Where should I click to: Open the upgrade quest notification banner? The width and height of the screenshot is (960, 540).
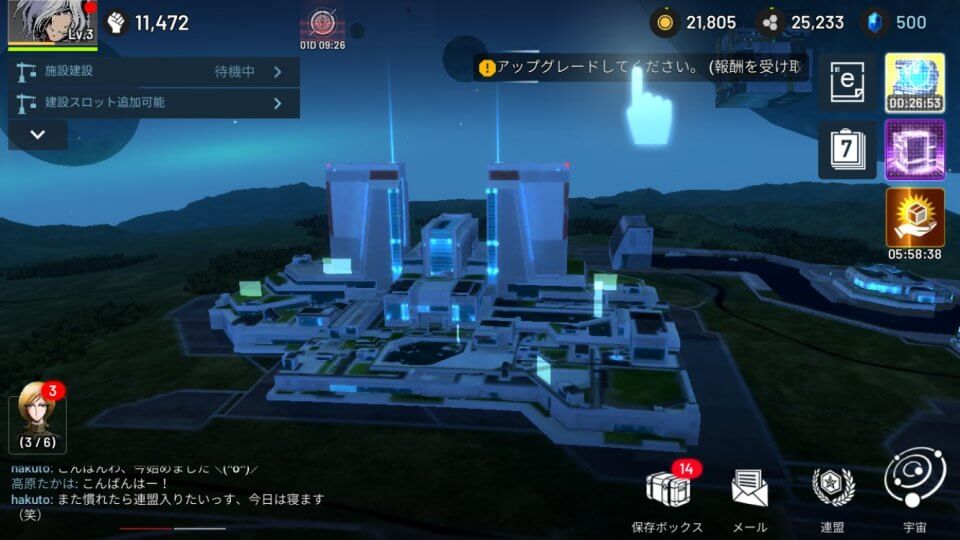coord(640,68)
